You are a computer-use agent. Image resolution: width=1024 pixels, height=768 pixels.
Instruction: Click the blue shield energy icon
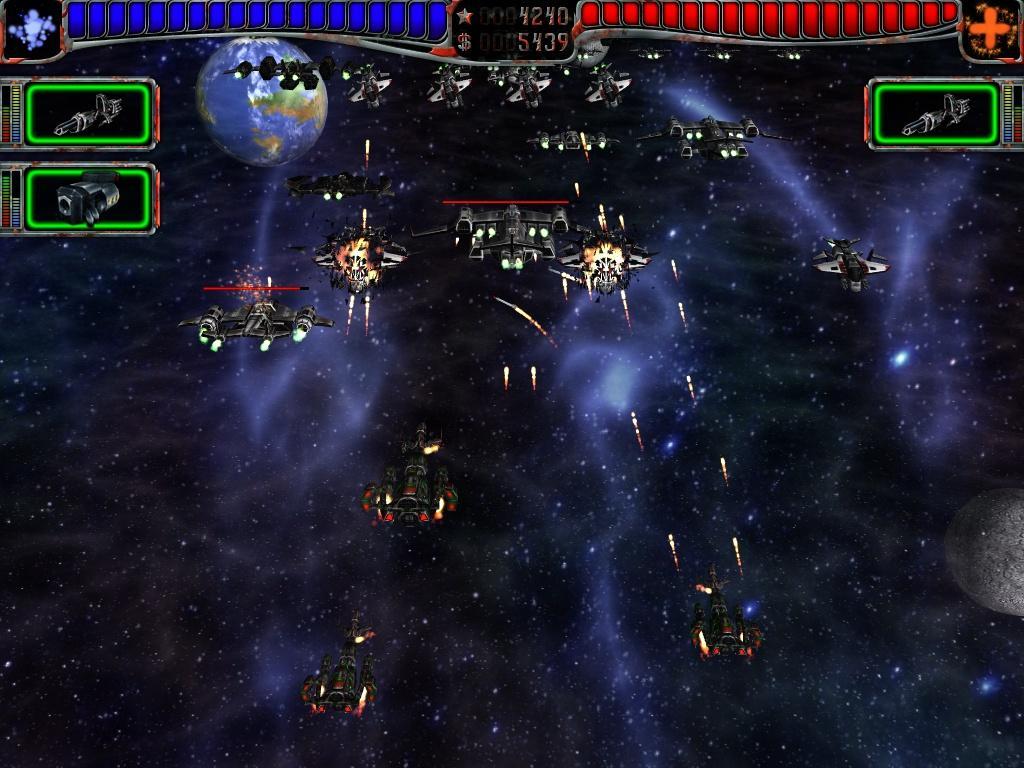pos(29,29)
